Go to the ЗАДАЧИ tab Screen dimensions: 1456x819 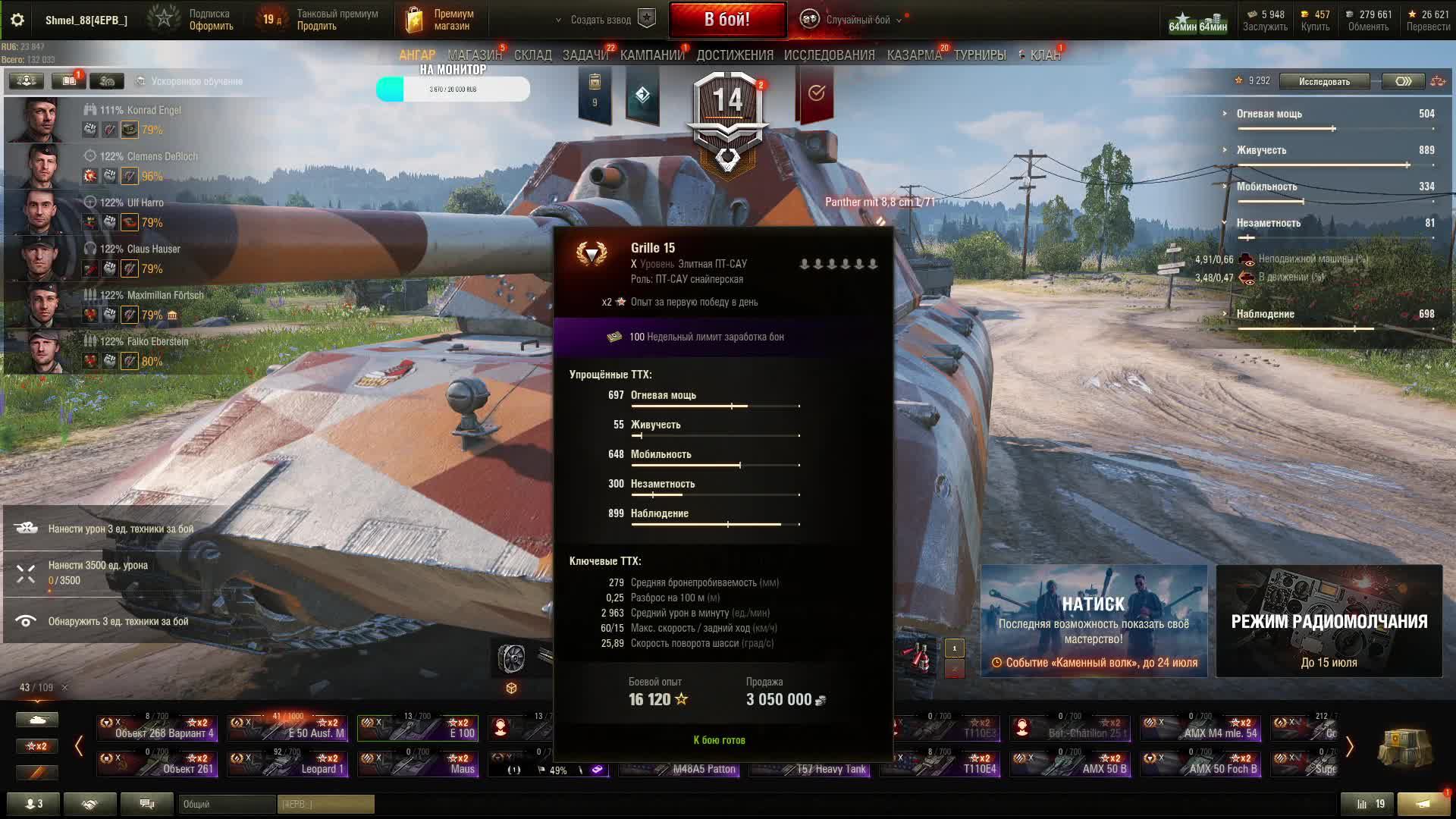585,55
